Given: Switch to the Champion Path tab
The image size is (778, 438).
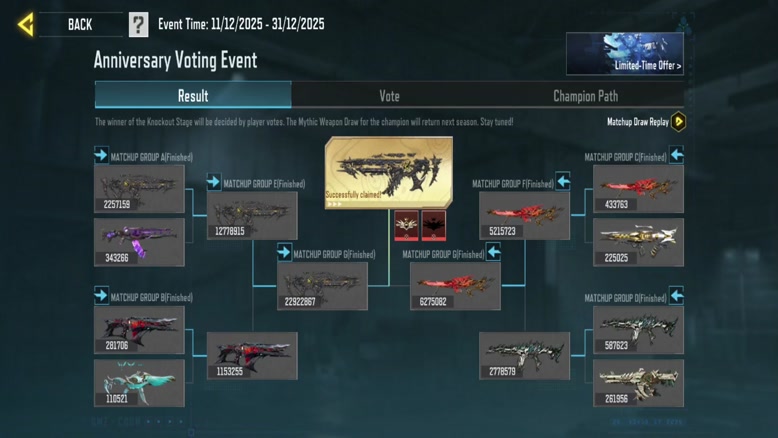Looking at the screenshot, I should [585, 96].
